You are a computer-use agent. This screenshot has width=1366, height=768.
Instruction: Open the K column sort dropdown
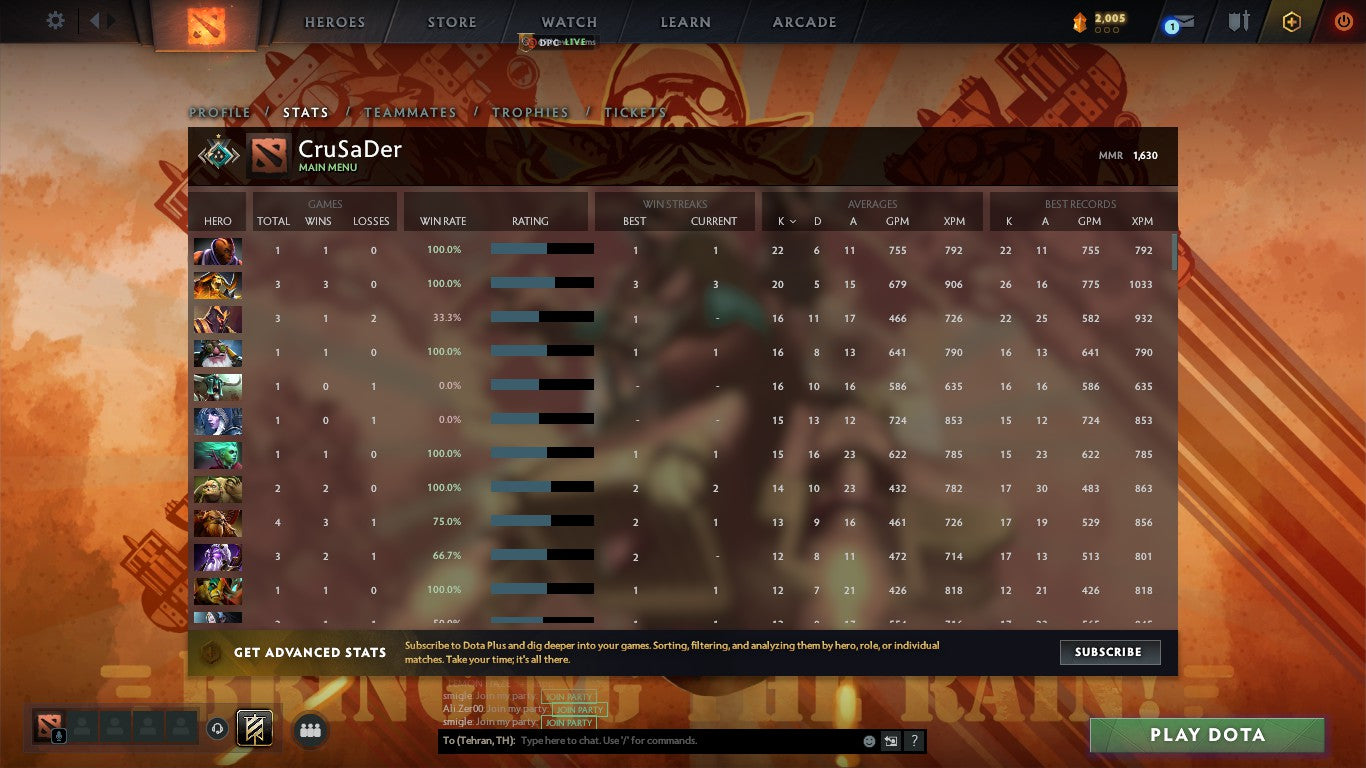click(785, 222)
